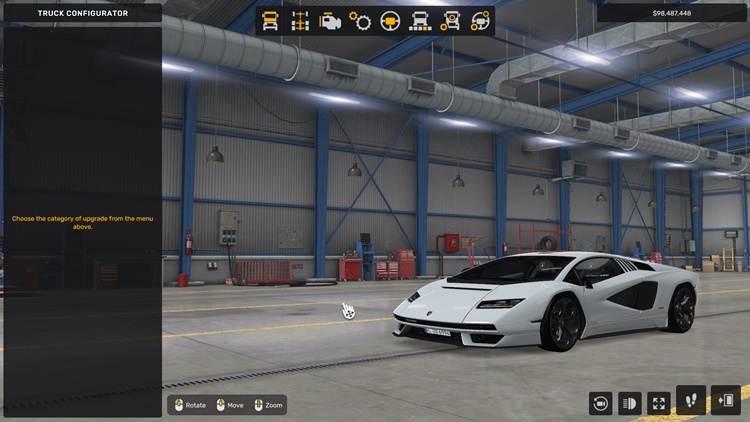Open the truck with paint swatches category
This screenshot has height=422, width=750.
(420, 21)
